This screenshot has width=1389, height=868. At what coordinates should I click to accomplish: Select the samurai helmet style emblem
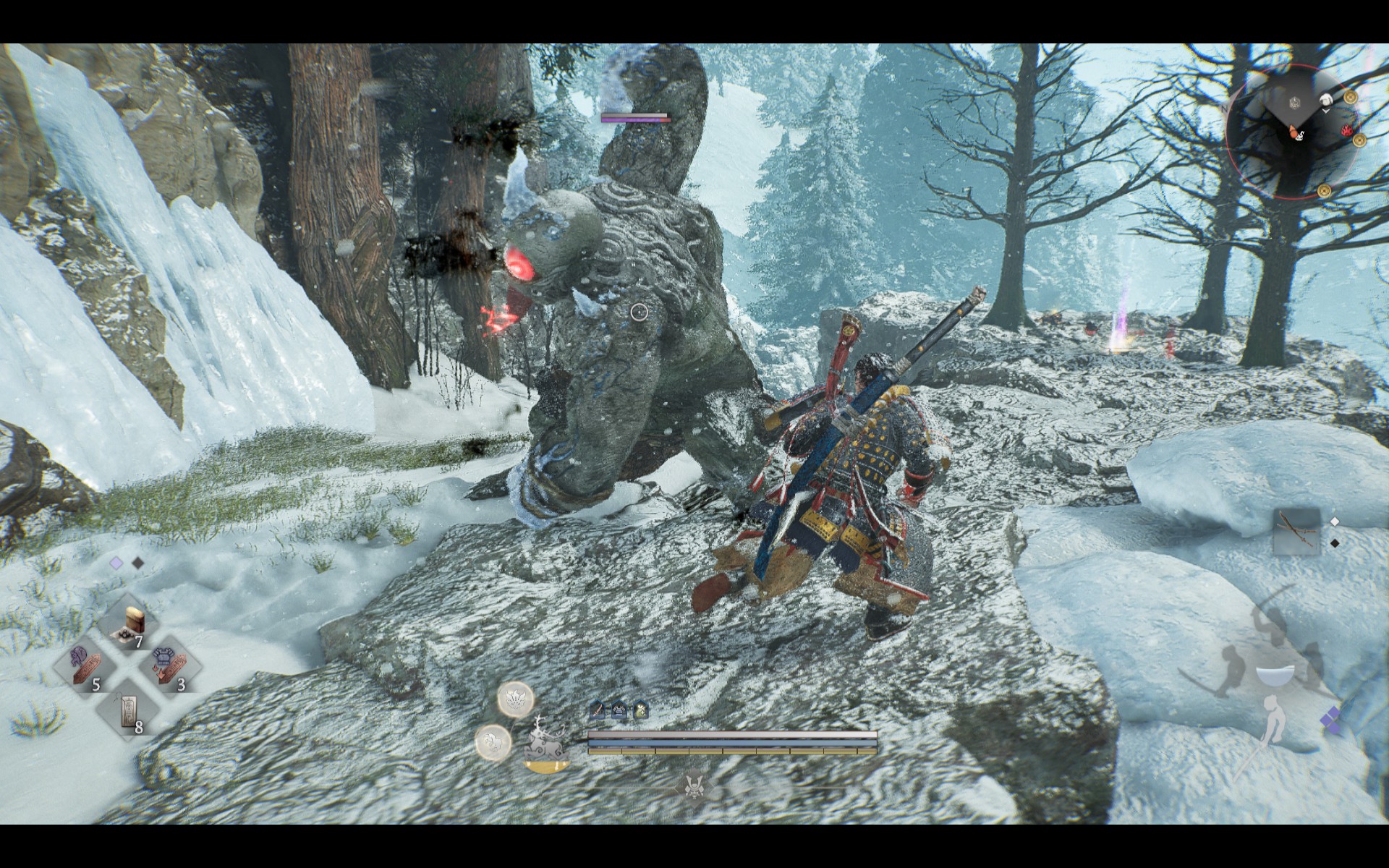[694, 785]
